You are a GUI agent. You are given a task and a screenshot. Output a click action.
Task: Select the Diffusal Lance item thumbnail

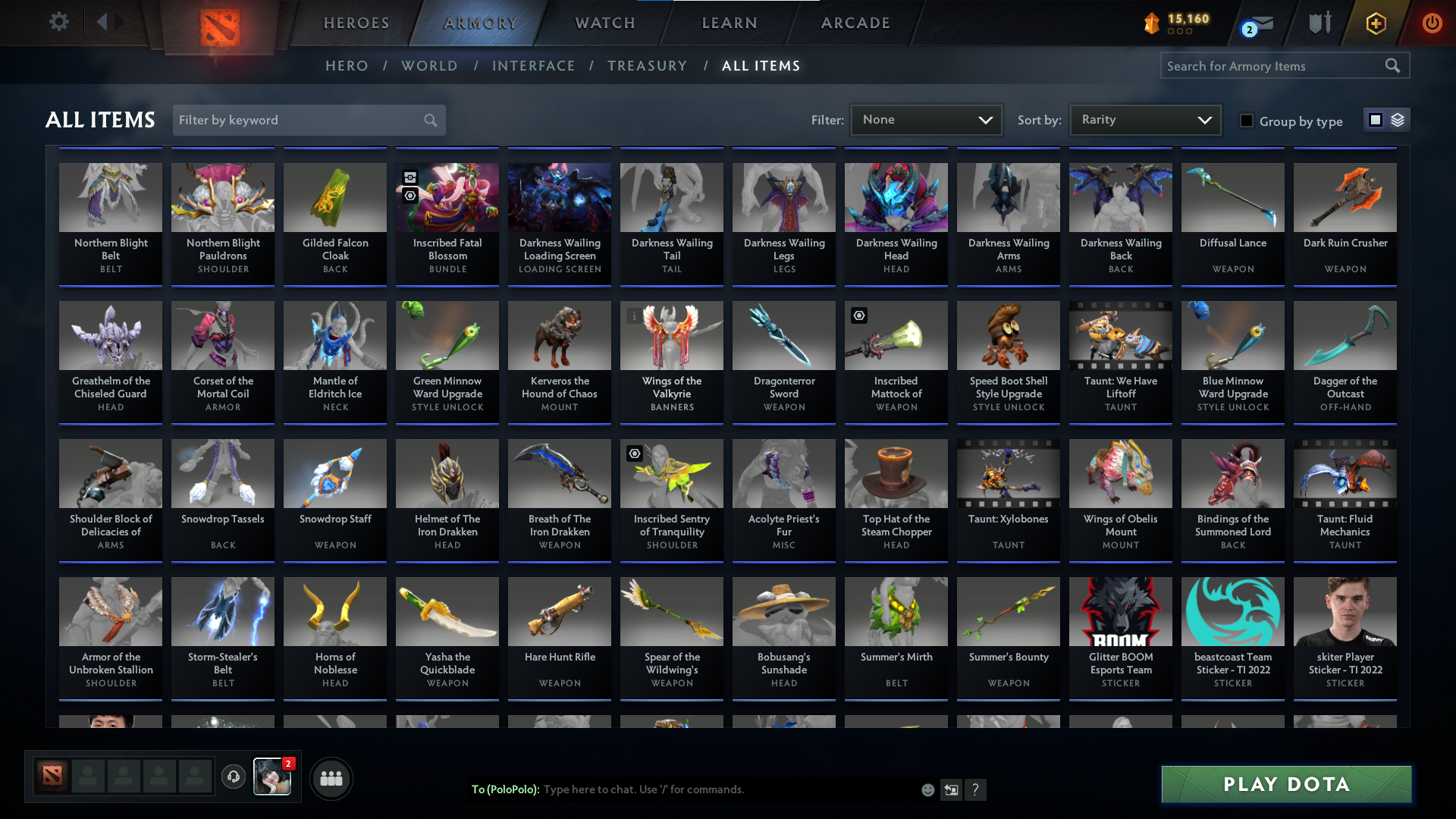point(1232,197)
